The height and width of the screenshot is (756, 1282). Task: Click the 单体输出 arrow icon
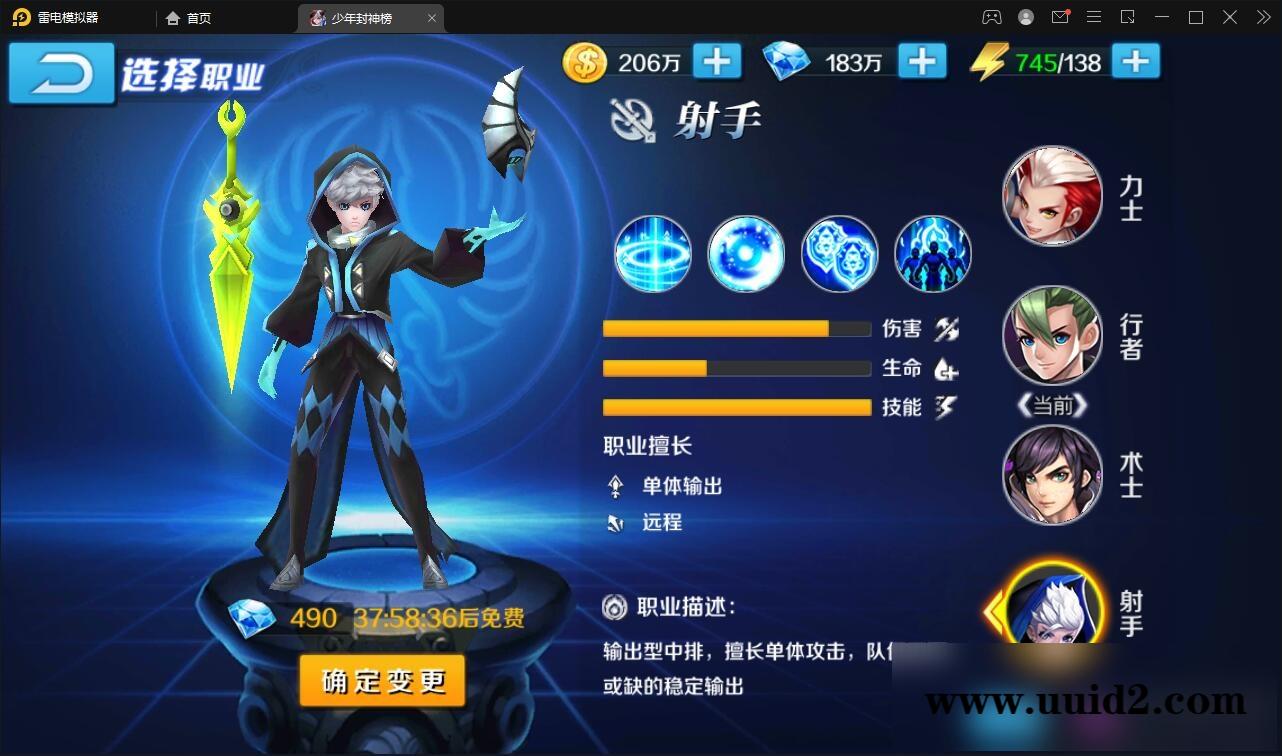coord(614,487)
